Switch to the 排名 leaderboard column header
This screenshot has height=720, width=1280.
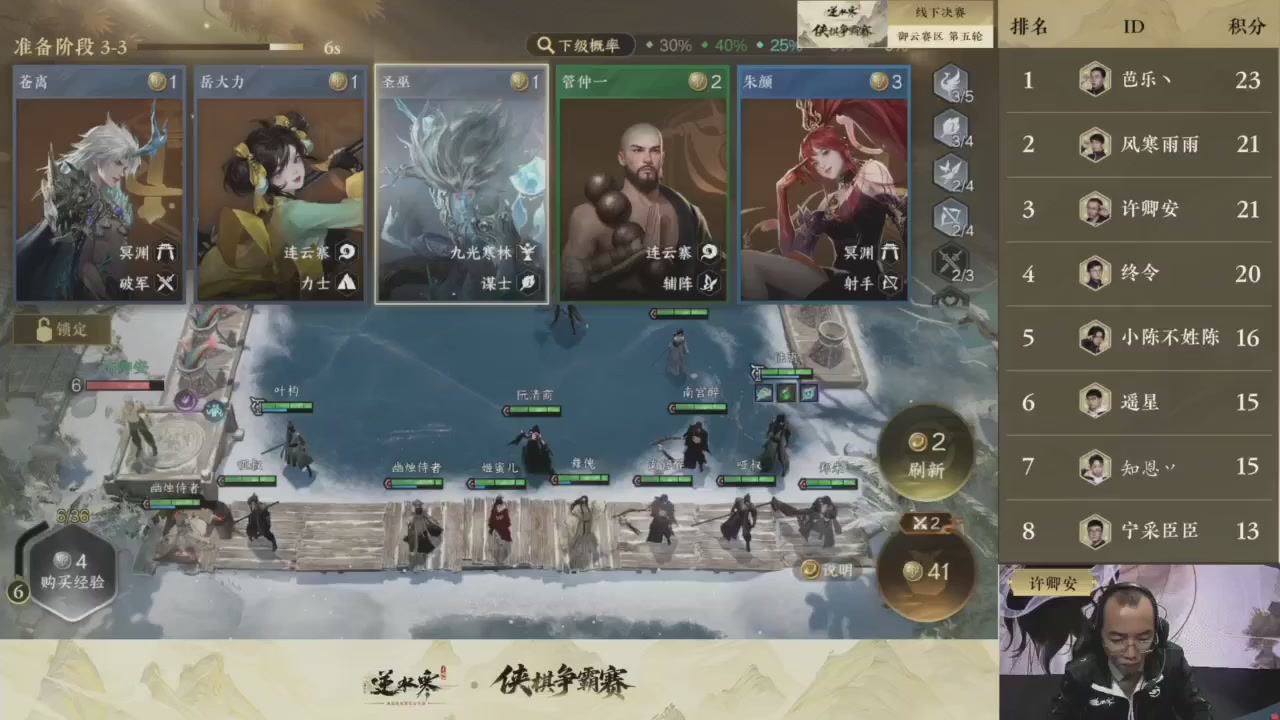pyautogui.click(x=1028, y=27)
